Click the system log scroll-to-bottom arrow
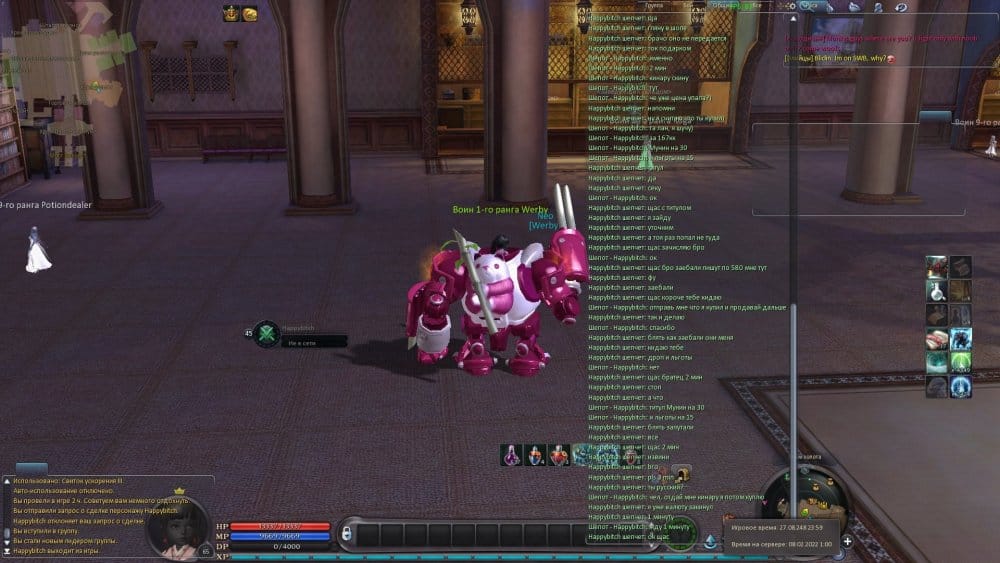Viewport: 1000px width, 563px height. click(7, 550)
